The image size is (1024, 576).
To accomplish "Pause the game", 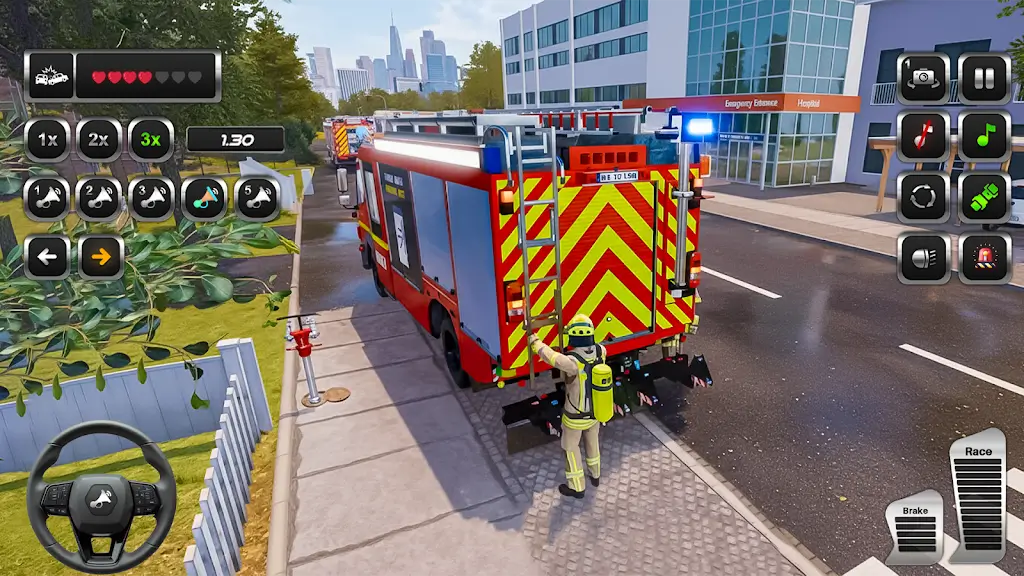I will click(x=984, y=78).
